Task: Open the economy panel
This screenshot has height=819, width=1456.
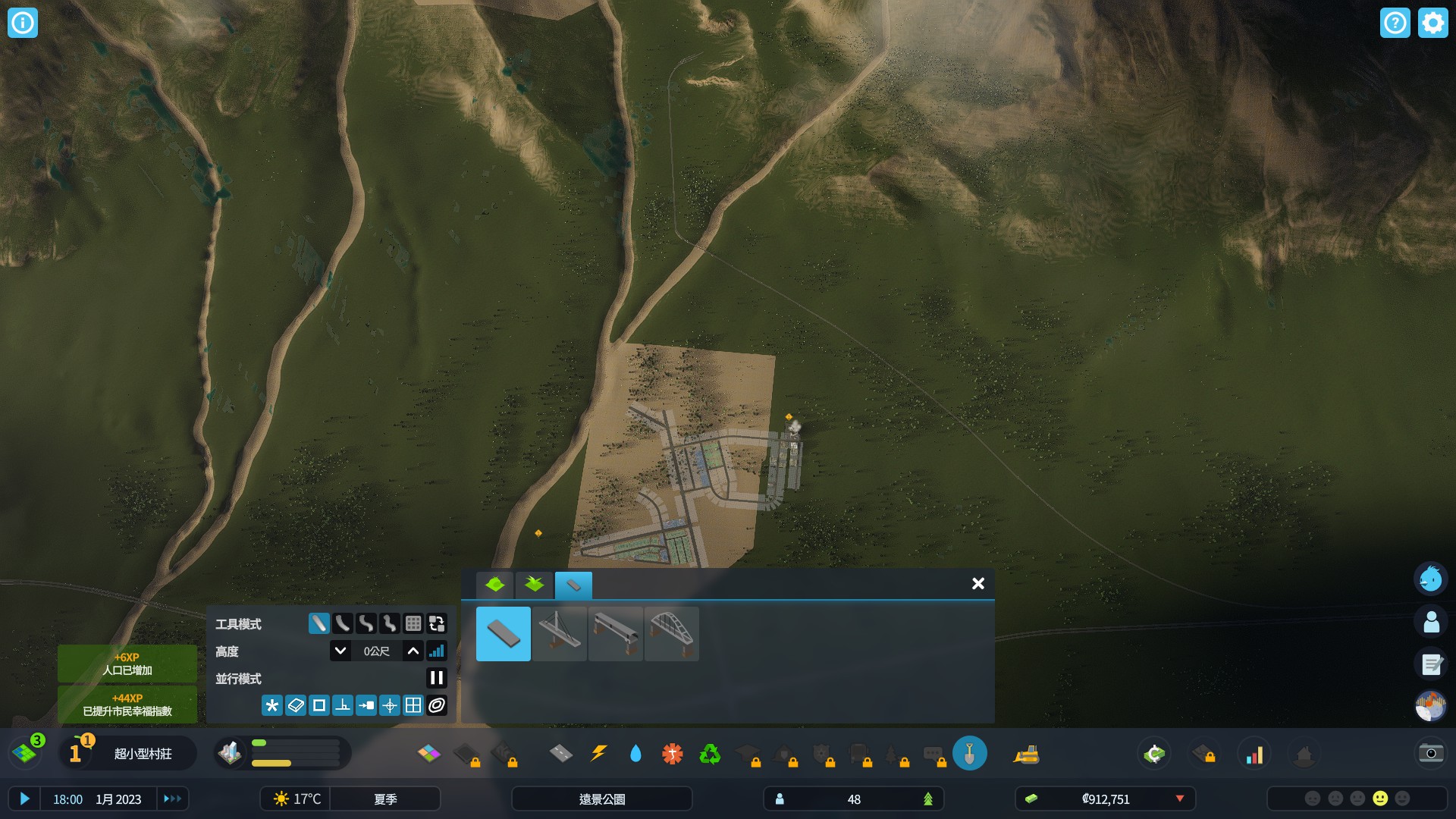Action: click(x=1154, y=754)
